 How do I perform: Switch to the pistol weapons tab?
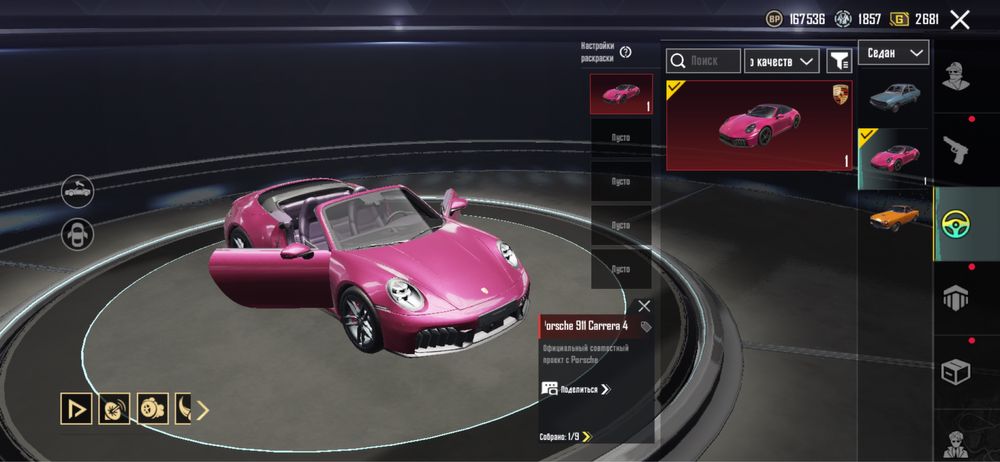pyautogui.click(x=954, y=148)
